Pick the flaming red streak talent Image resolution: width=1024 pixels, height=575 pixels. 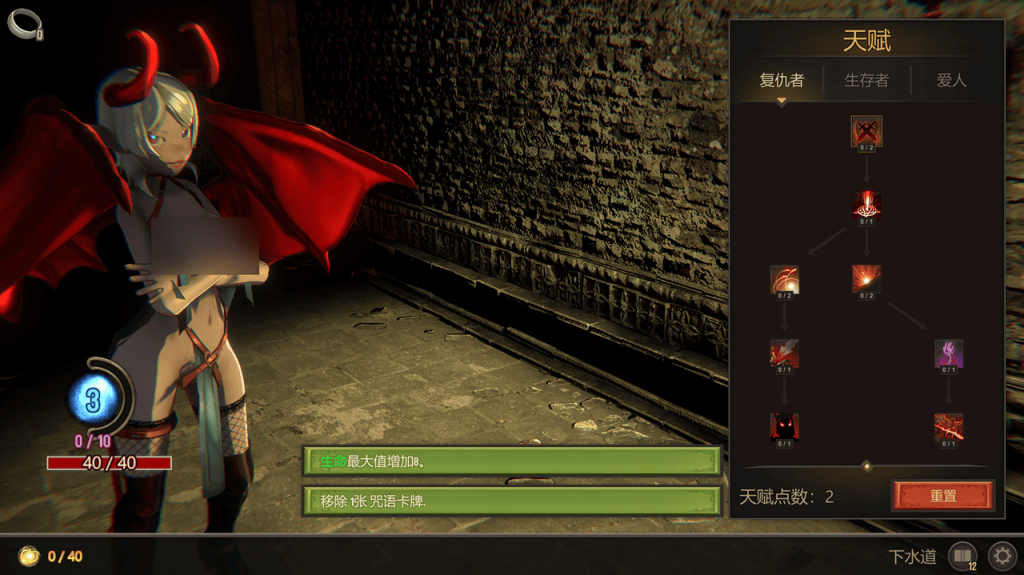pos(948,427)
